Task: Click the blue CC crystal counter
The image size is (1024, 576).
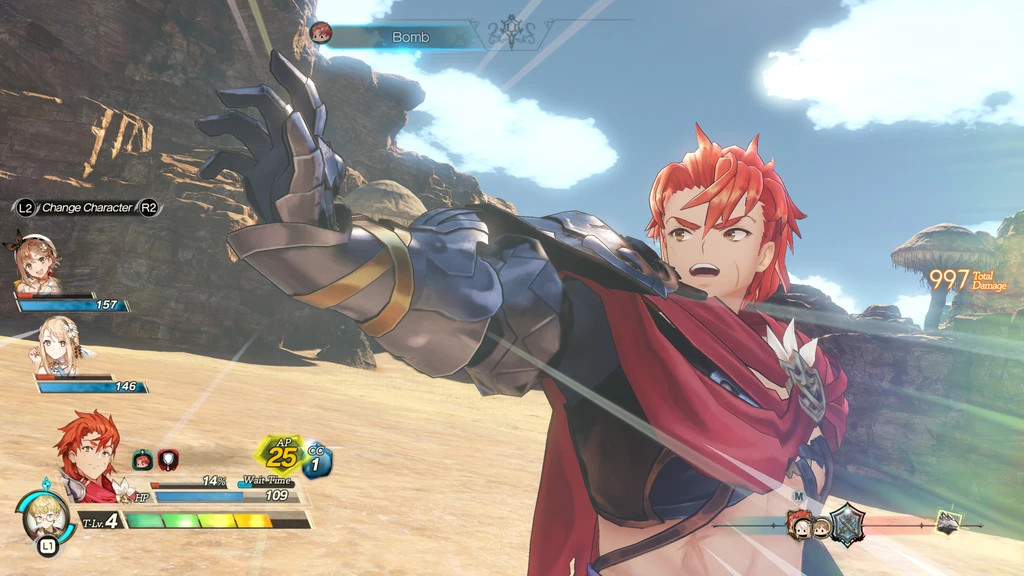Action: point(317,460)
